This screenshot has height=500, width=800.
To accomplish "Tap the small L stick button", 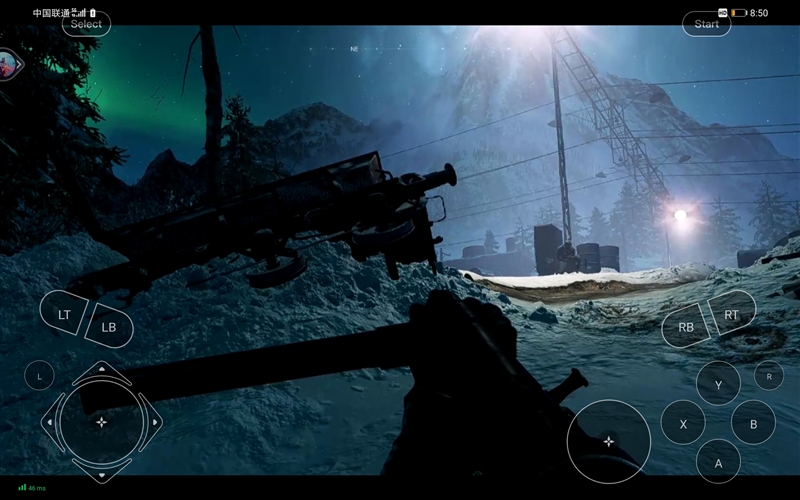I will pyautogui.click(x=39, y=376).
